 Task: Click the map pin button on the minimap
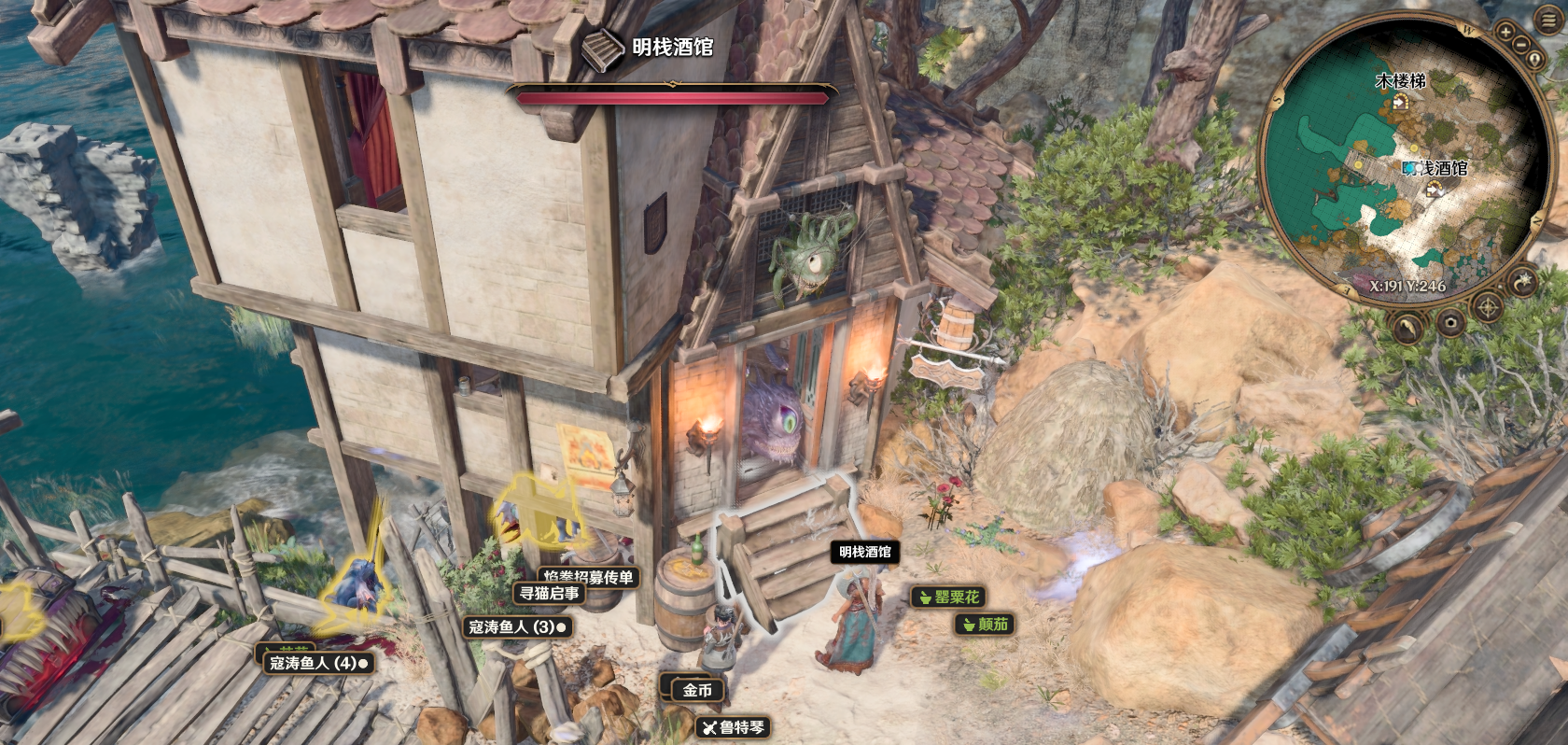(1535, 58)
